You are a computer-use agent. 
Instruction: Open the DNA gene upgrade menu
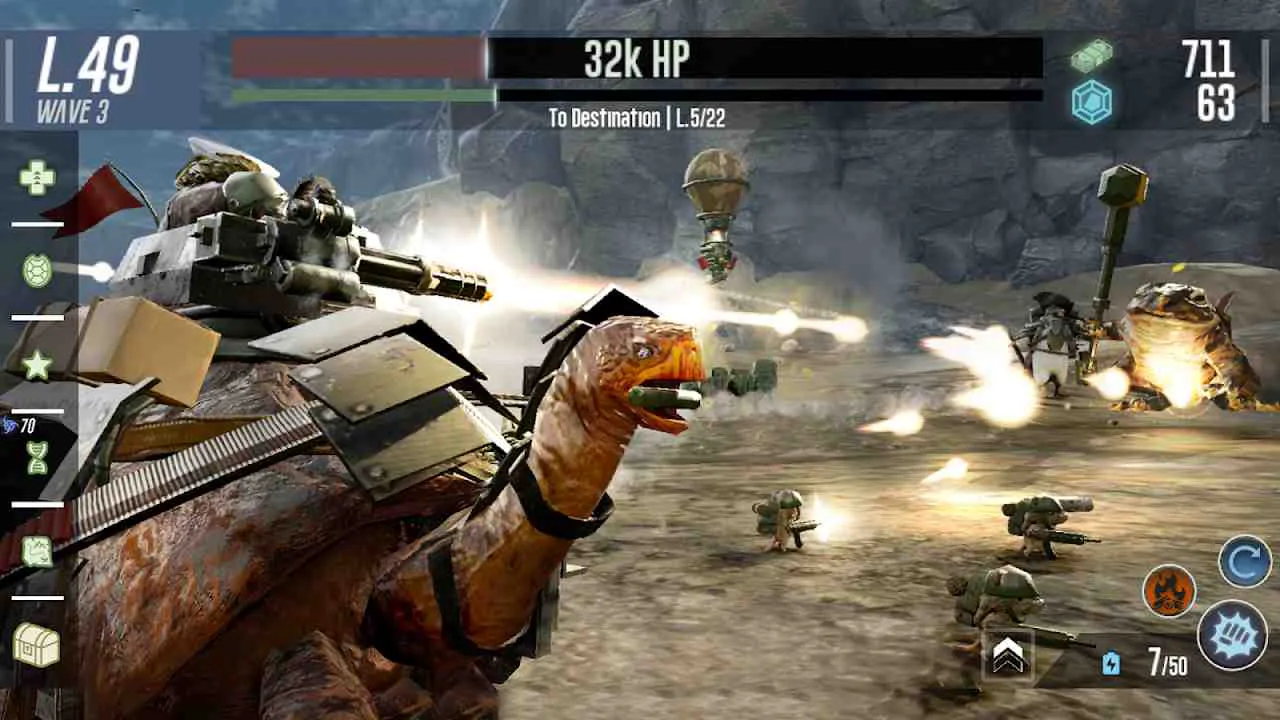coord(36,458)
